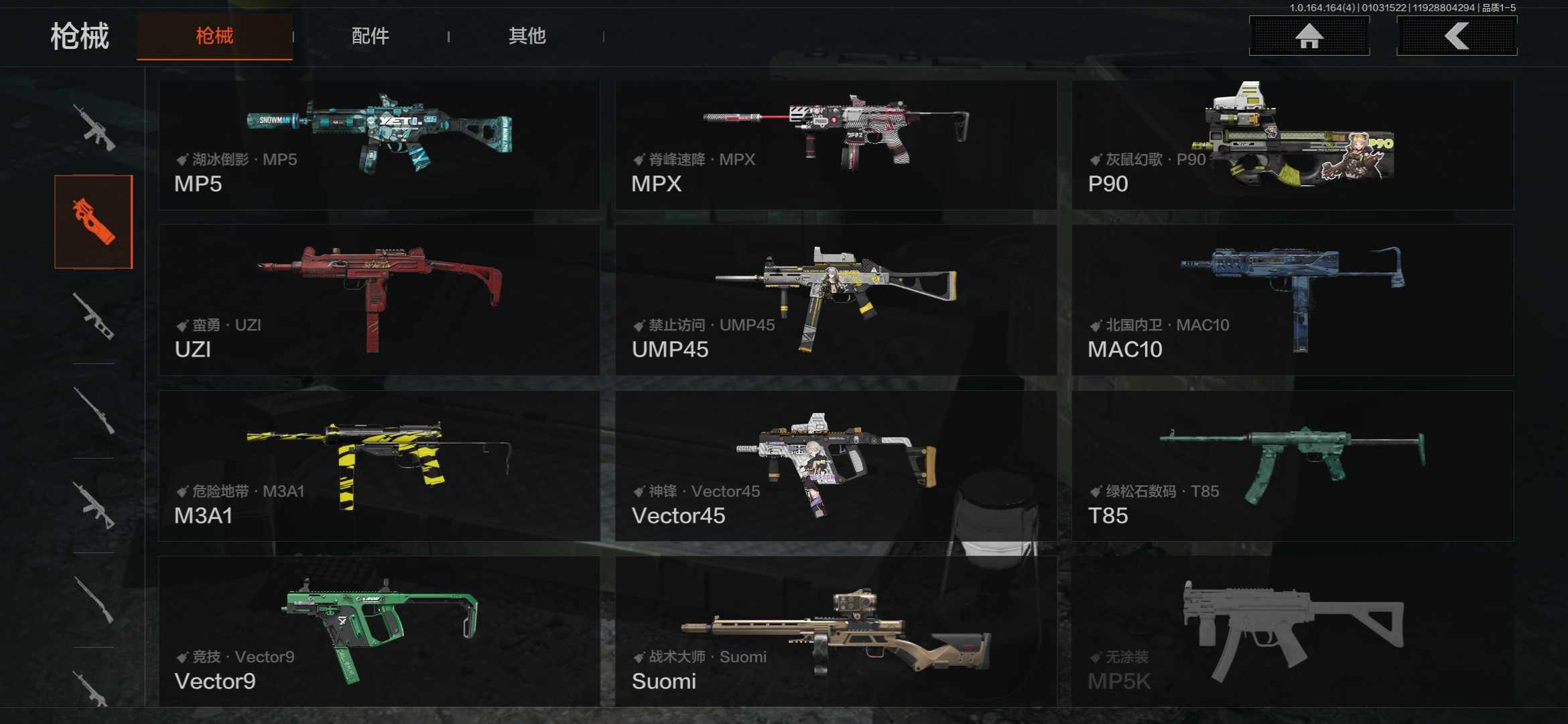Open the Suomi weapon tile
1568x724 pixels.
836,631
